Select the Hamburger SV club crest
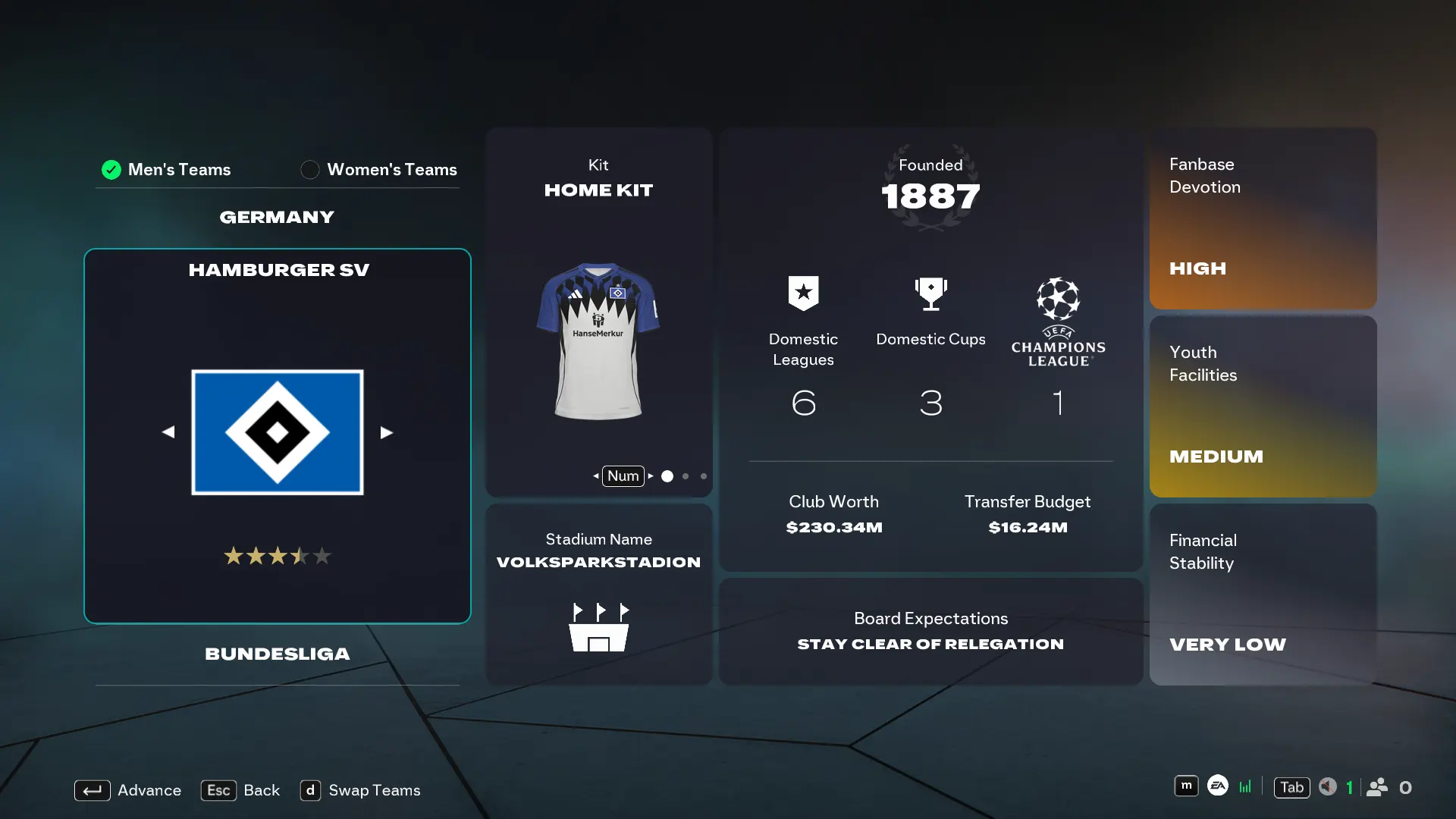Image resolution: width=1456 pixels, height=819 pixels. click(x=278, y=432)
